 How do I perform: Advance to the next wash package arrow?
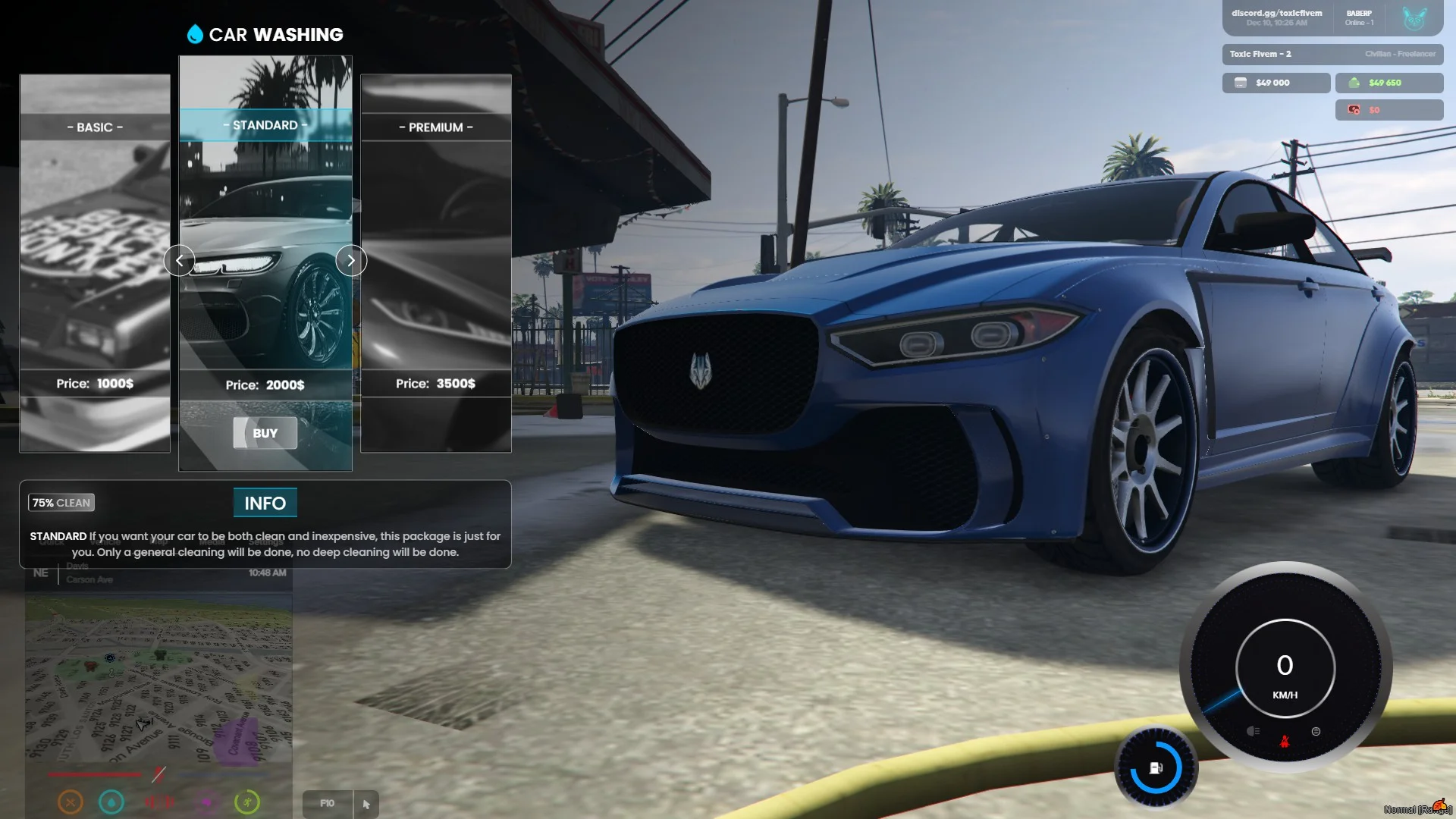tap(351, 261)
